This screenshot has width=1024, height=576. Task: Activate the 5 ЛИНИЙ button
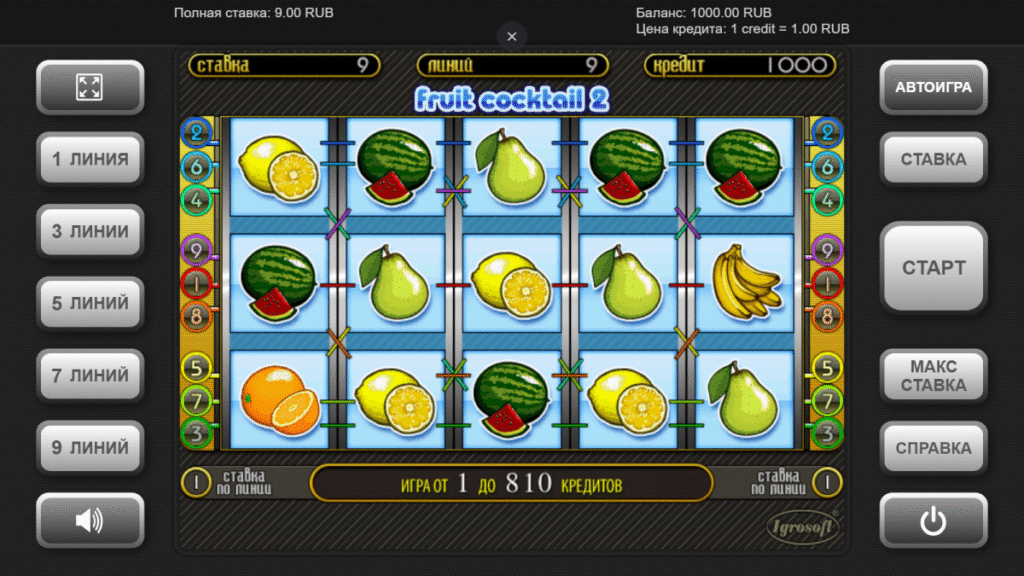pos(90,303)
